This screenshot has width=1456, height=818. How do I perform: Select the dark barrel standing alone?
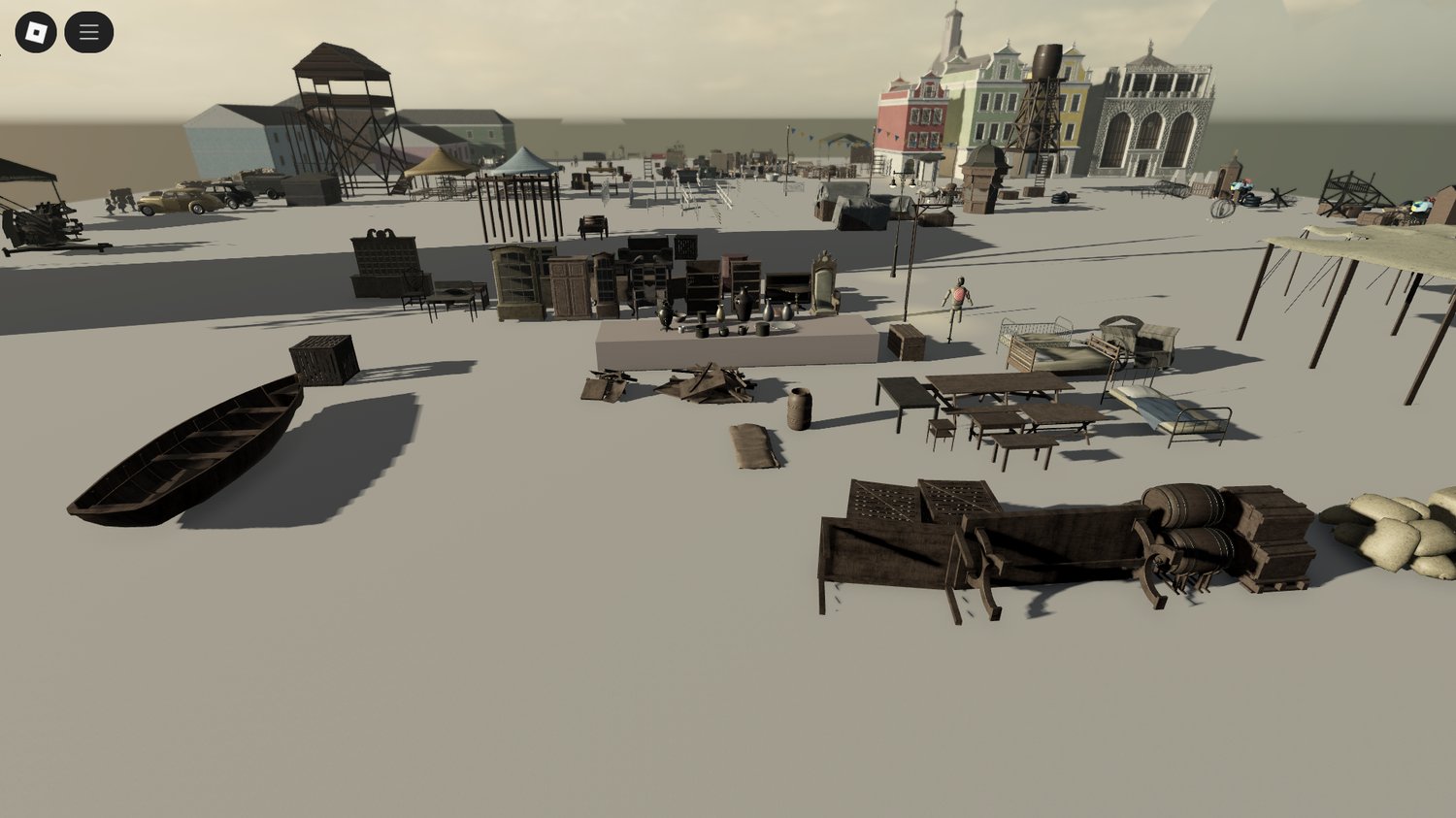(x=799, y=408)
